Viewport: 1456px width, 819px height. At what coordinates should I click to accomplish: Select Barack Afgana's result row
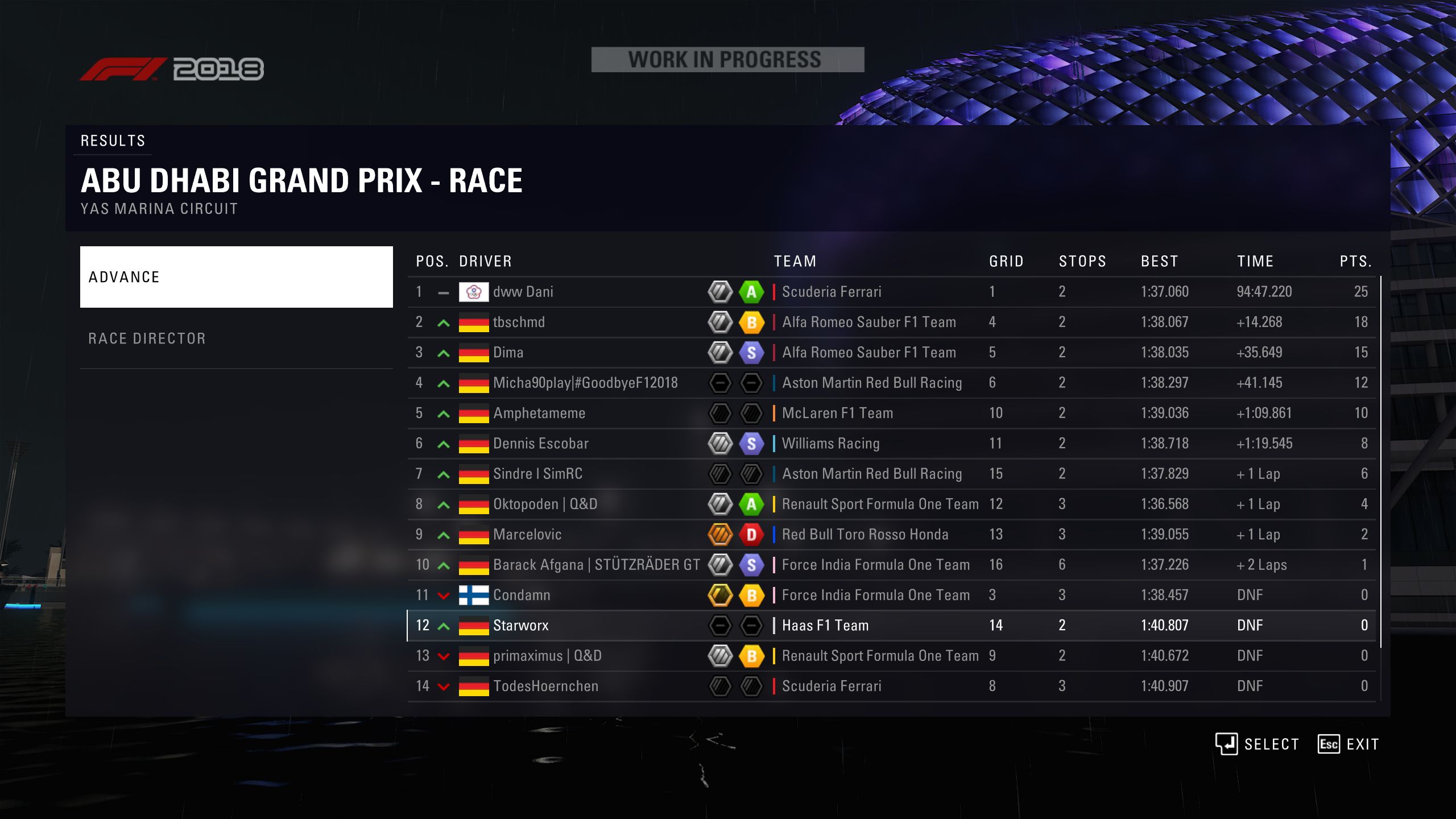891,565
